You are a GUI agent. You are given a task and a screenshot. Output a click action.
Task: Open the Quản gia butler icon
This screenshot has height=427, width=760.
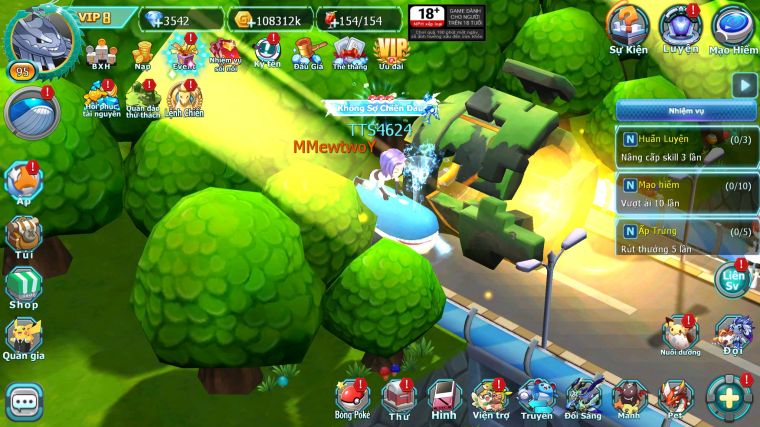click(x=23, y=337)
